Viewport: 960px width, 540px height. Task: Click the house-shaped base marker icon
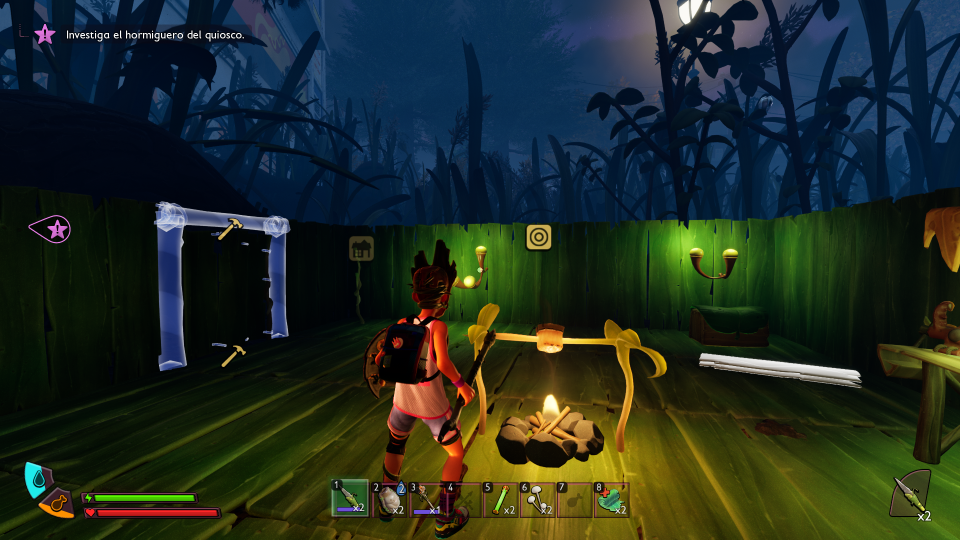pyautogui.click(x=361, y=248)
